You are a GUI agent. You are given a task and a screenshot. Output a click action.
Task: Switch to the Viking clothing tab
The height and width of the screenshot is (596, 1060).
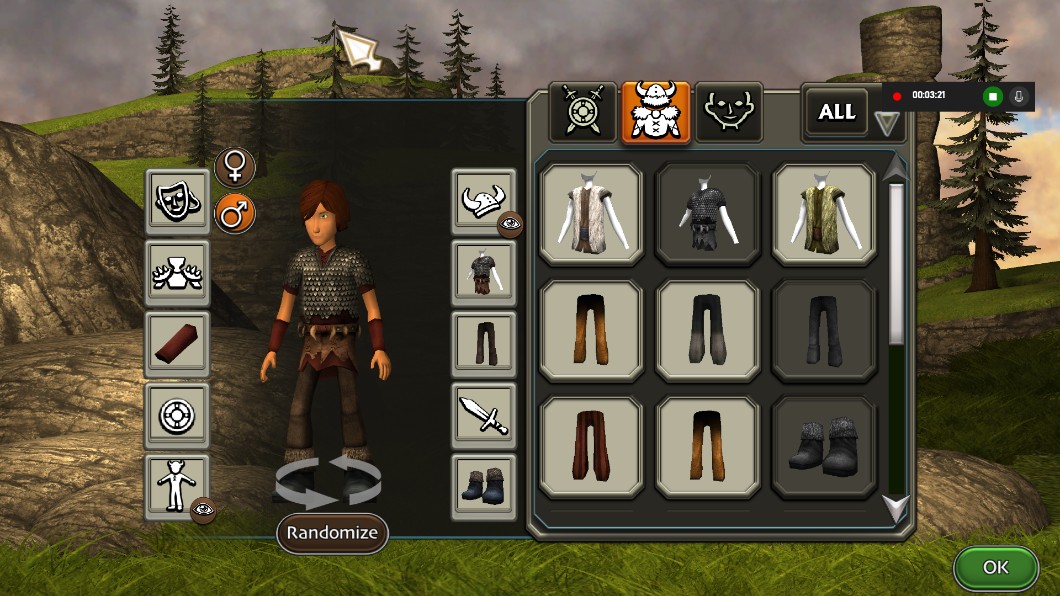656,112
